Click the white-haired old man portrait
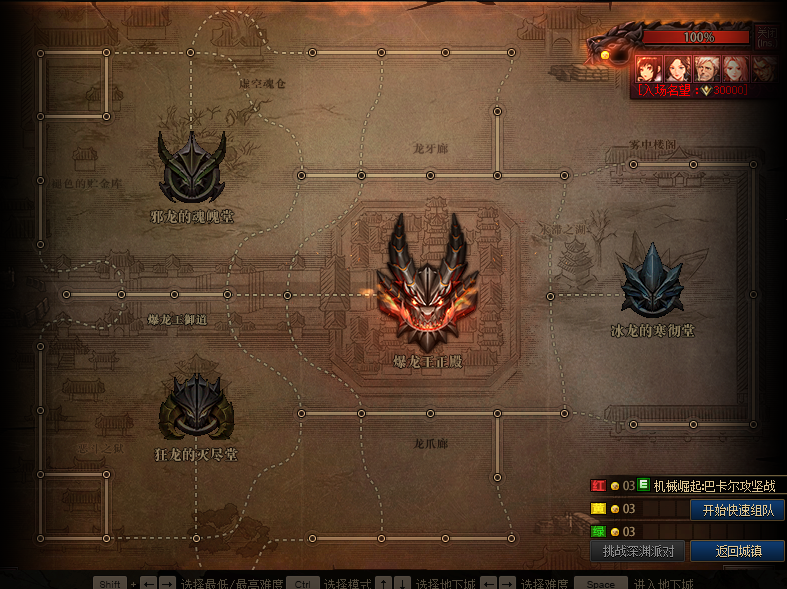This screenshot has width=787, height=589. click(706, 68)
